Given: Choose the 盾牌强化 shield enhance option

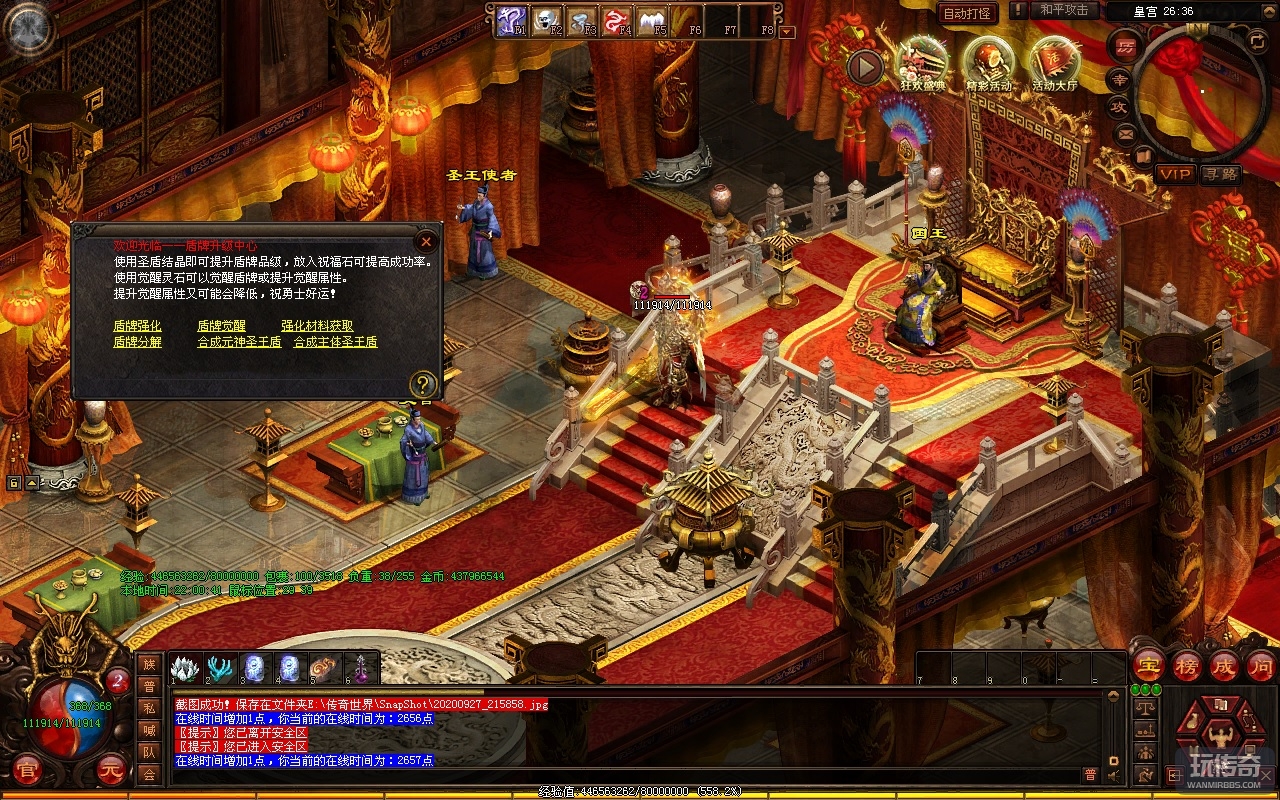Looking at the screenshot, I should [137, 326].
